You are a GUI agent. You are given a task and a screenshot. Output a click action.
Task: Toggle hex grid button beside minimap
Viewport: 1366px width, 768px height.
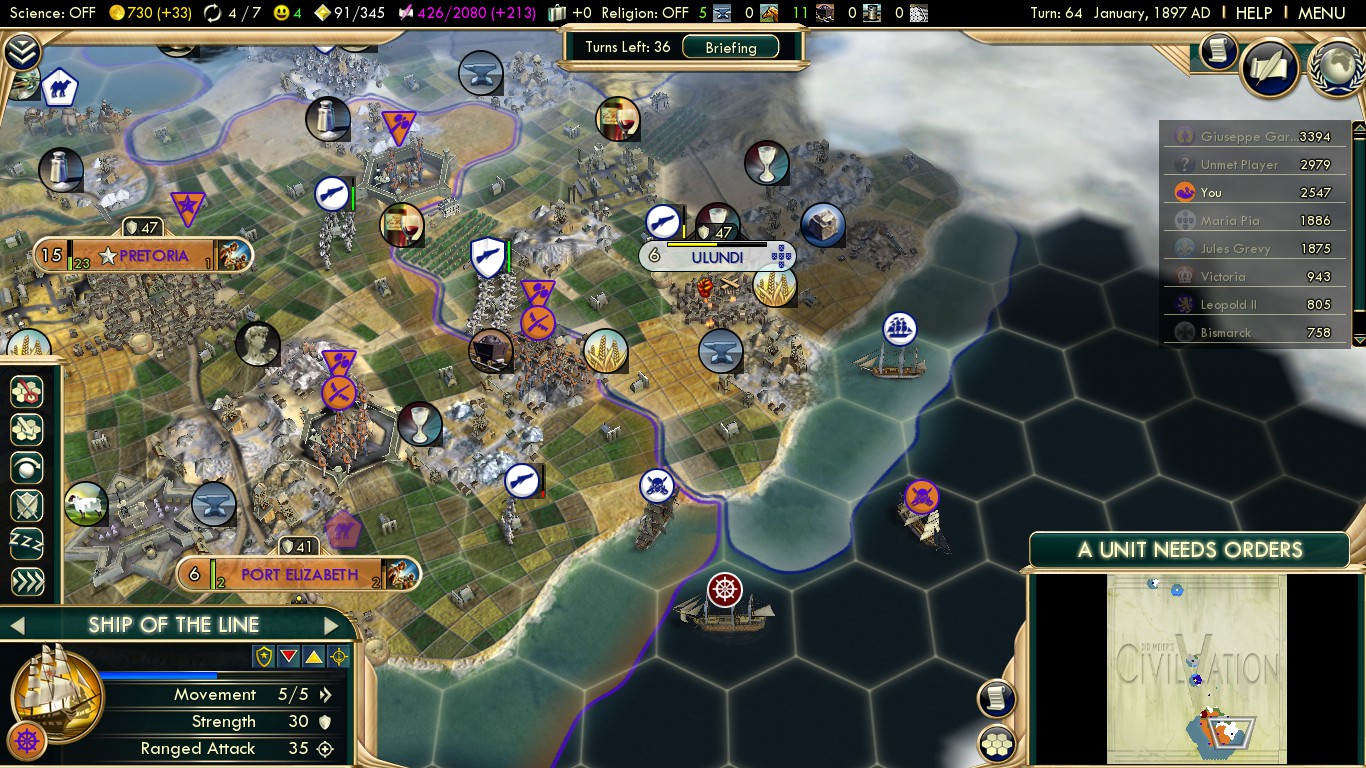tap(997, 744)
